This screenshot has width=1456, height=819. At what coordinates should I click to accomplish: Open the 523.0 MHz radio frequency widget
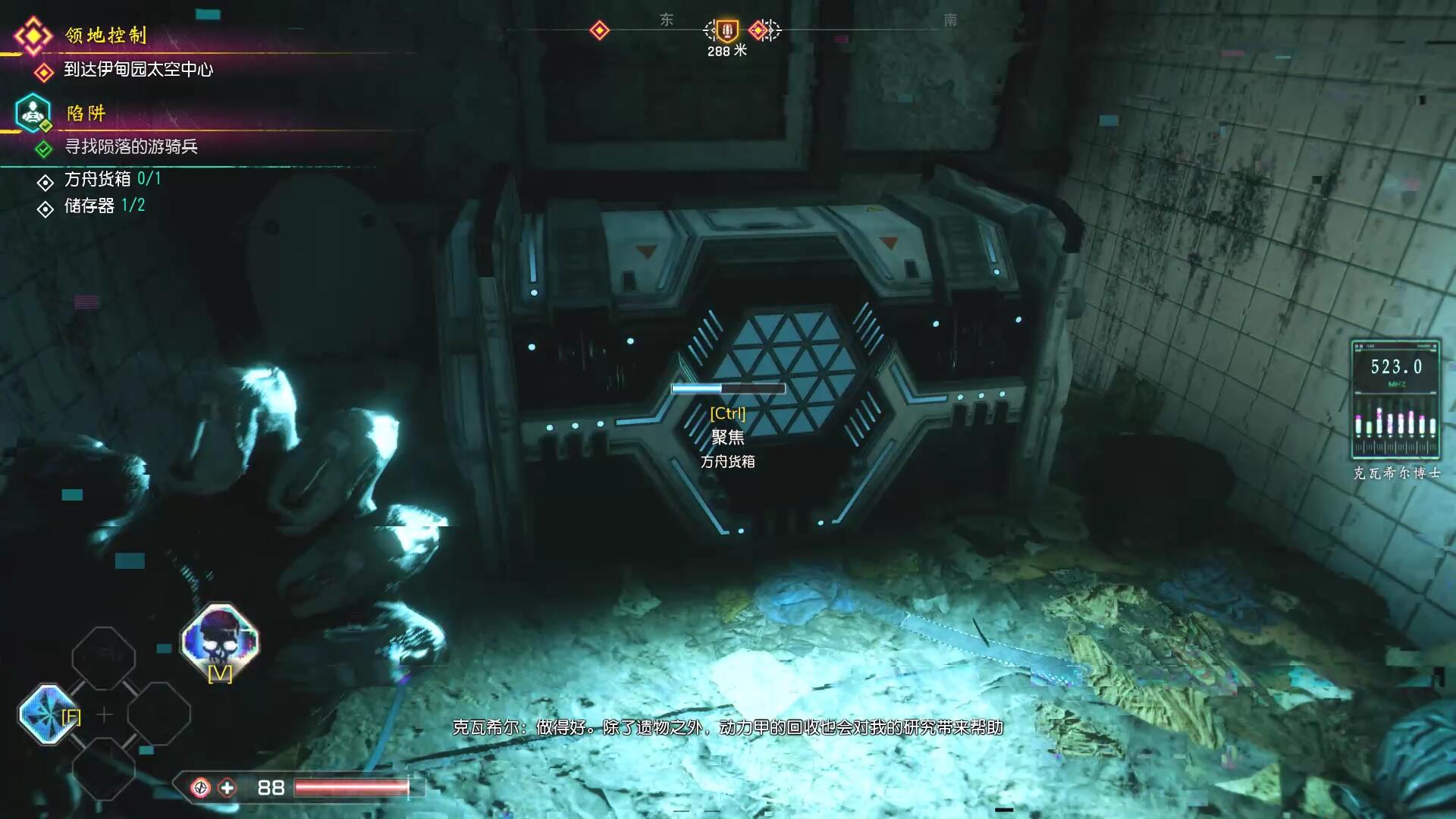click(1395, 399)
